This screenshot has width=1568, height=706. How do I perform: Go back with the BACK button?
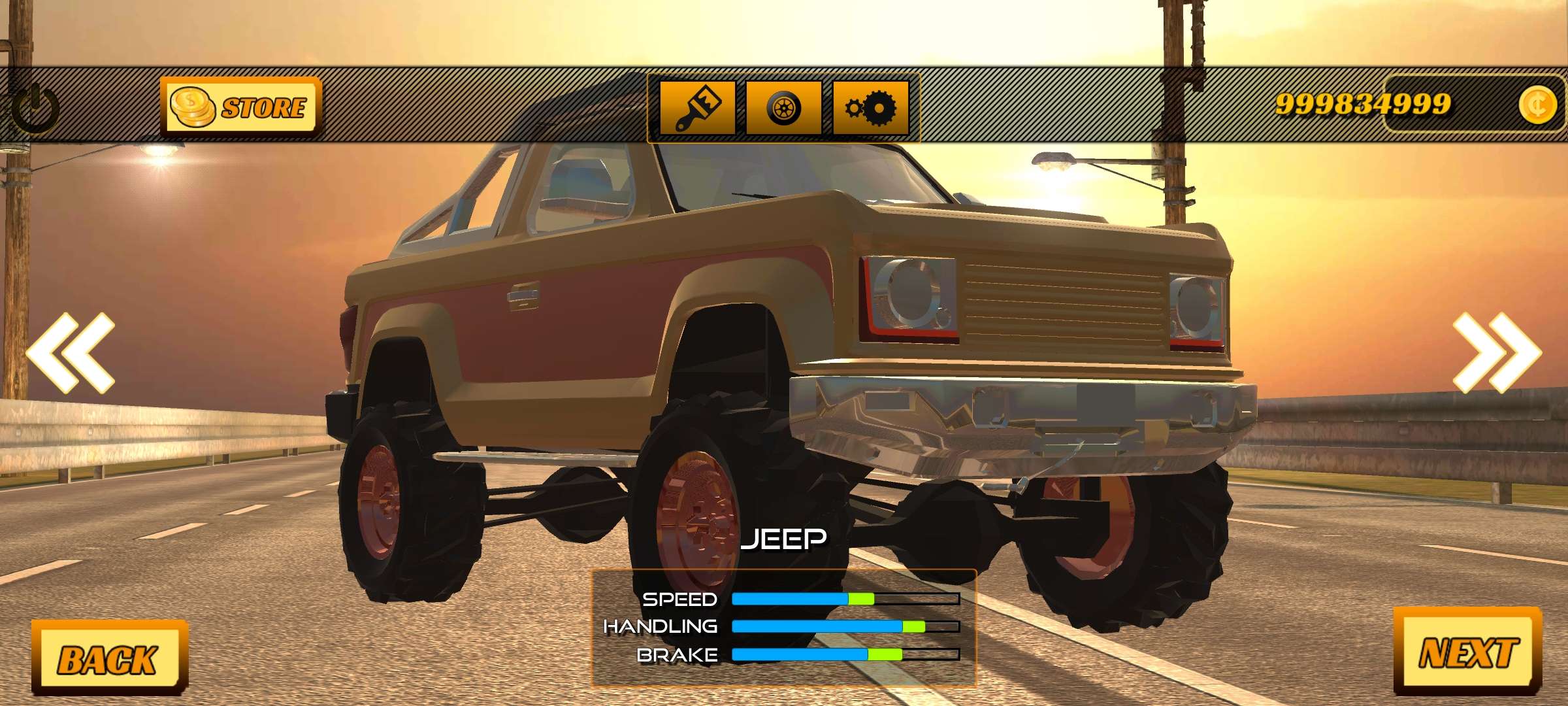tap(108, 658)
